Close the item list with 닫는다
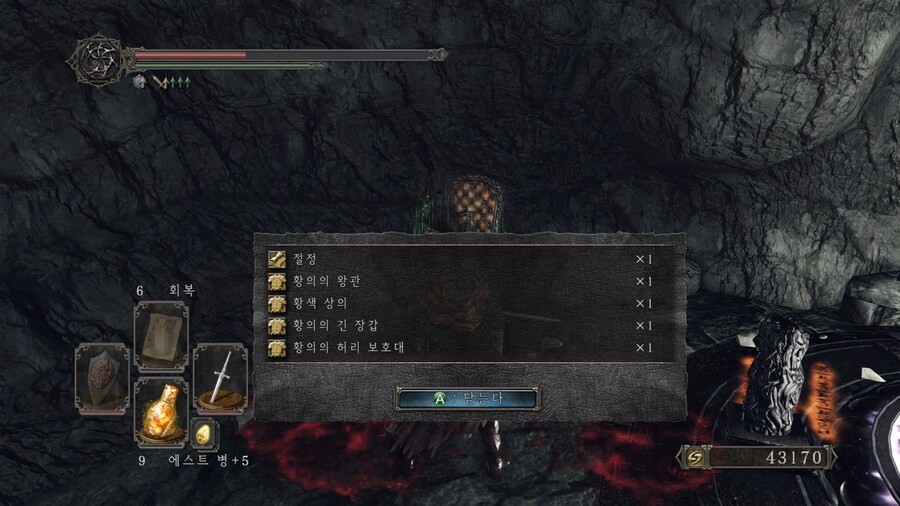The width and height of the screenshot is (900, 506). 468,398
